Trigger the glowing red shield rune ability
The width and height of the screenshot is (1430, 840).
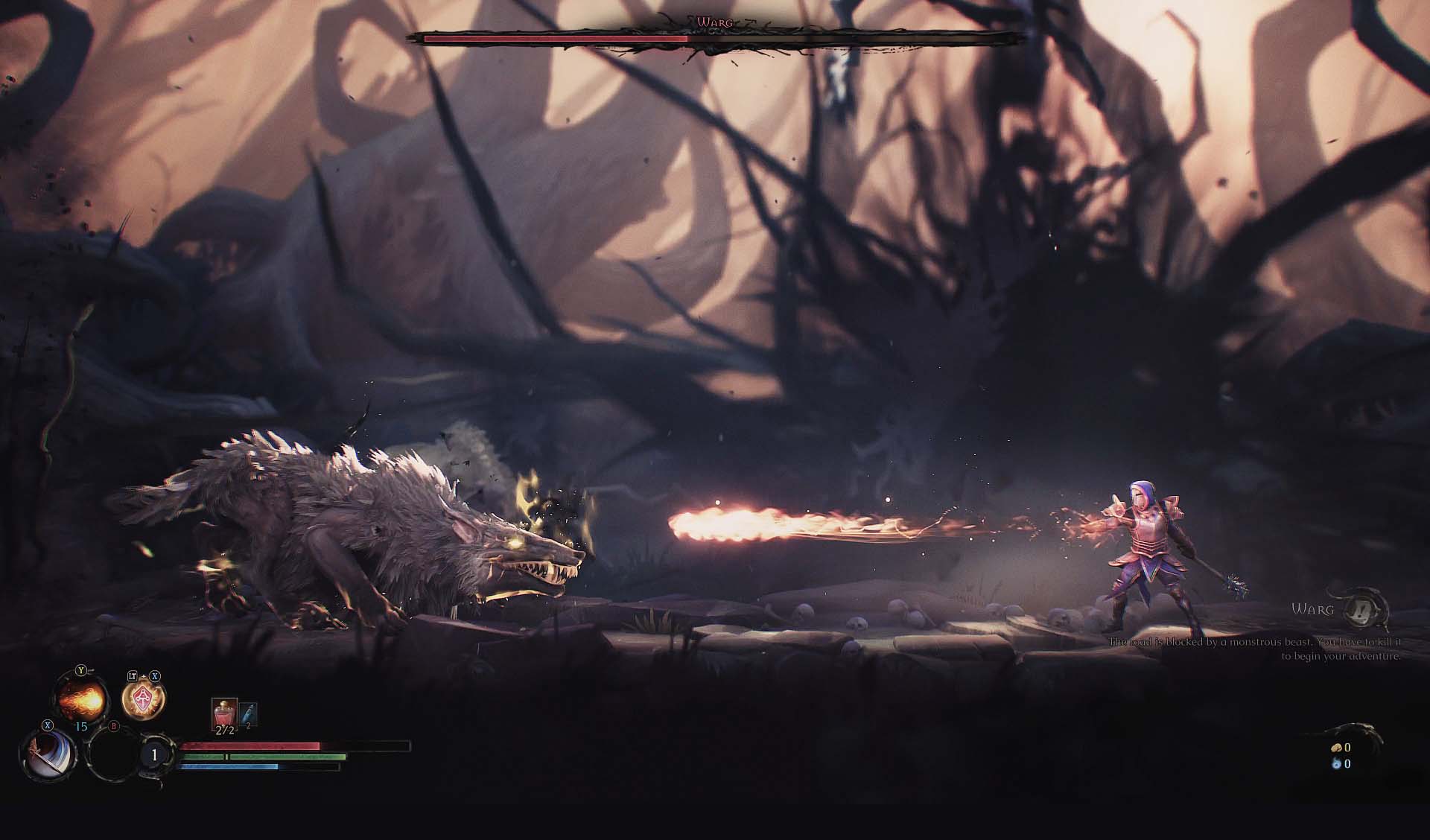tap(143, 700)
